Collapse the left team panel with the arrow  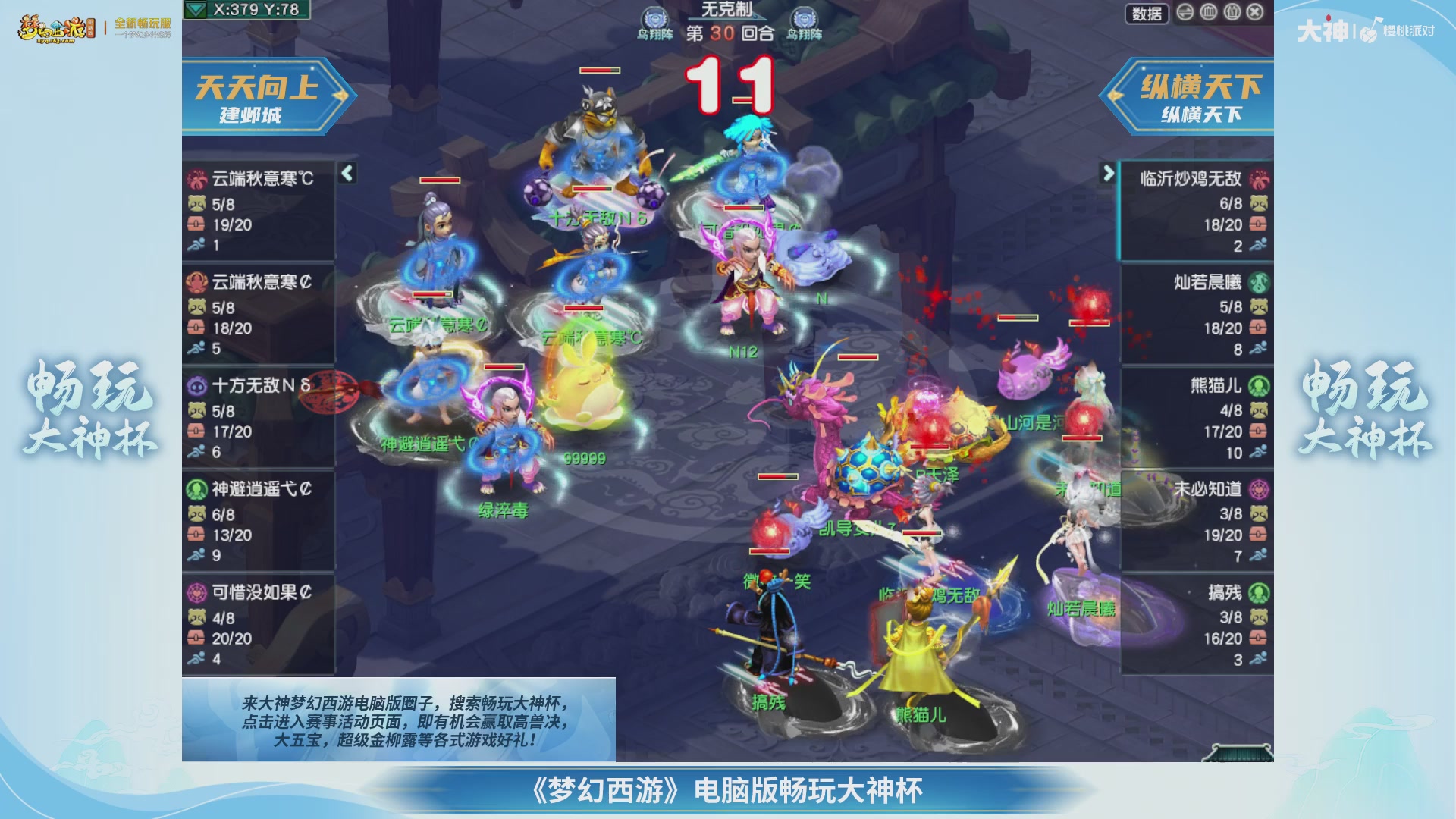(347, 174)
